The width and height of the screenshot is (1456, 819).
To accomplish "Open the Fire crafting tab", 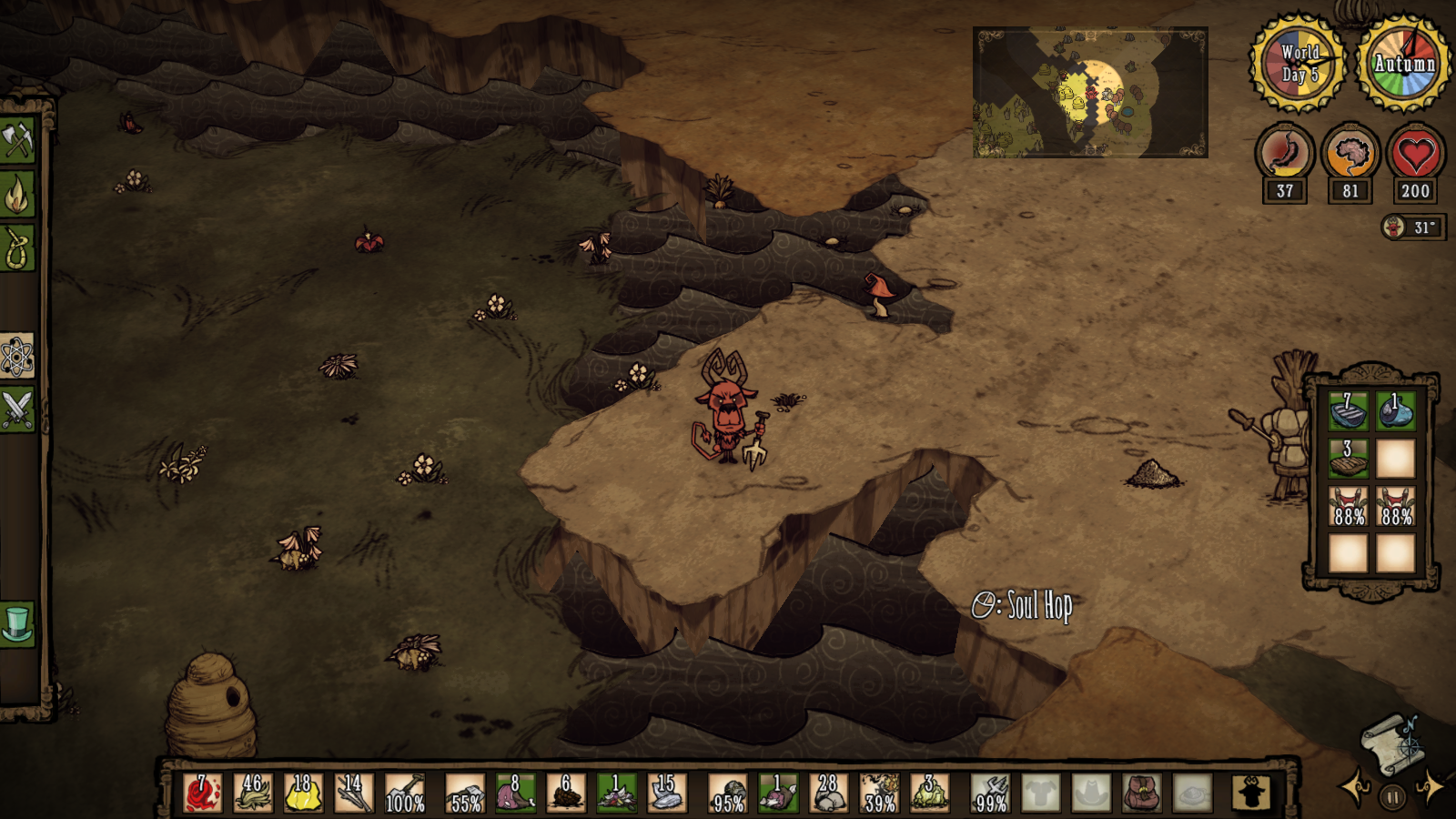I will (x=17, y=194).
